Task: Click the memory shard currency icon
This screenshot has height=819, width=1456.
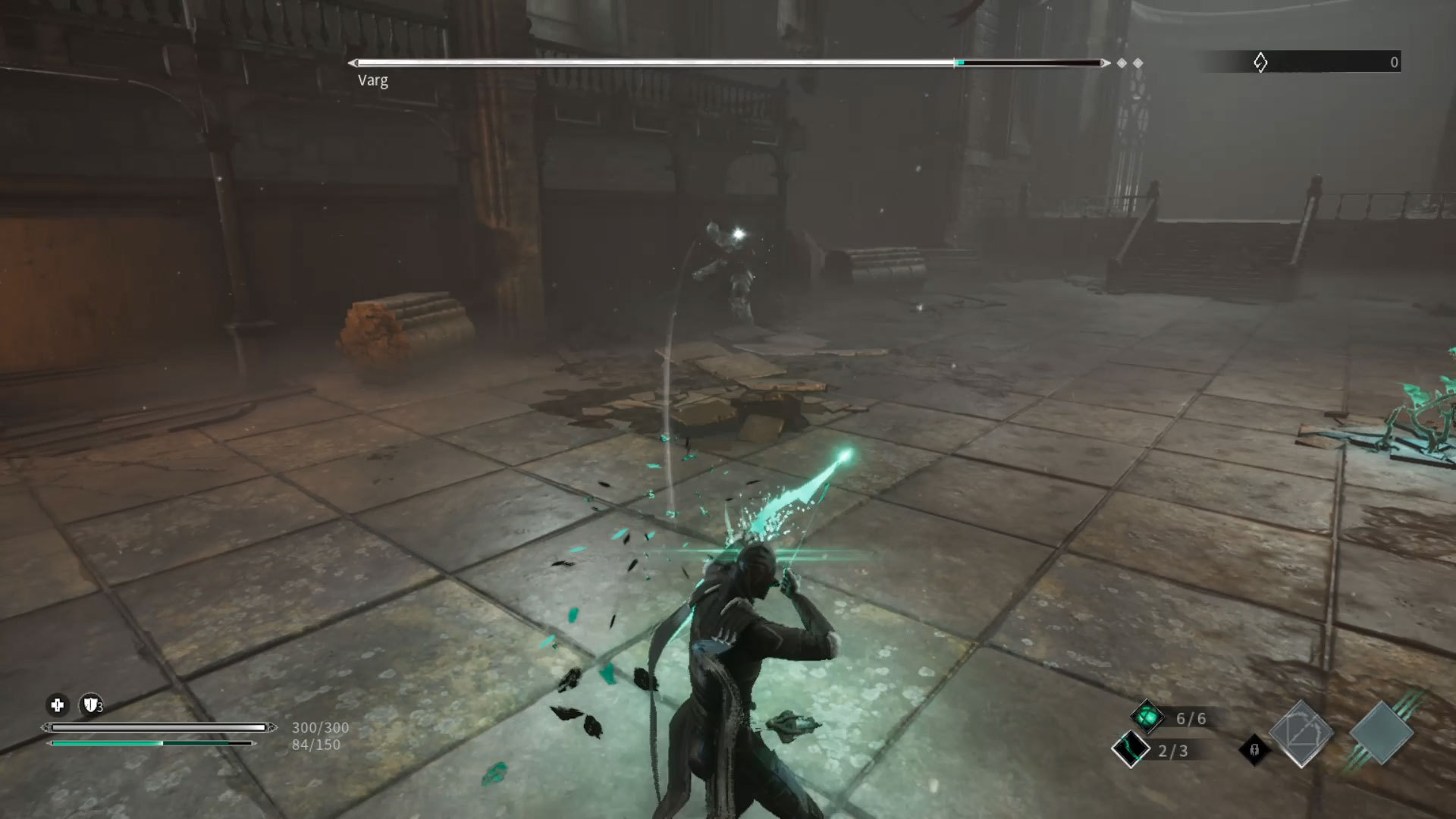Action: [x=1260, y=62]
